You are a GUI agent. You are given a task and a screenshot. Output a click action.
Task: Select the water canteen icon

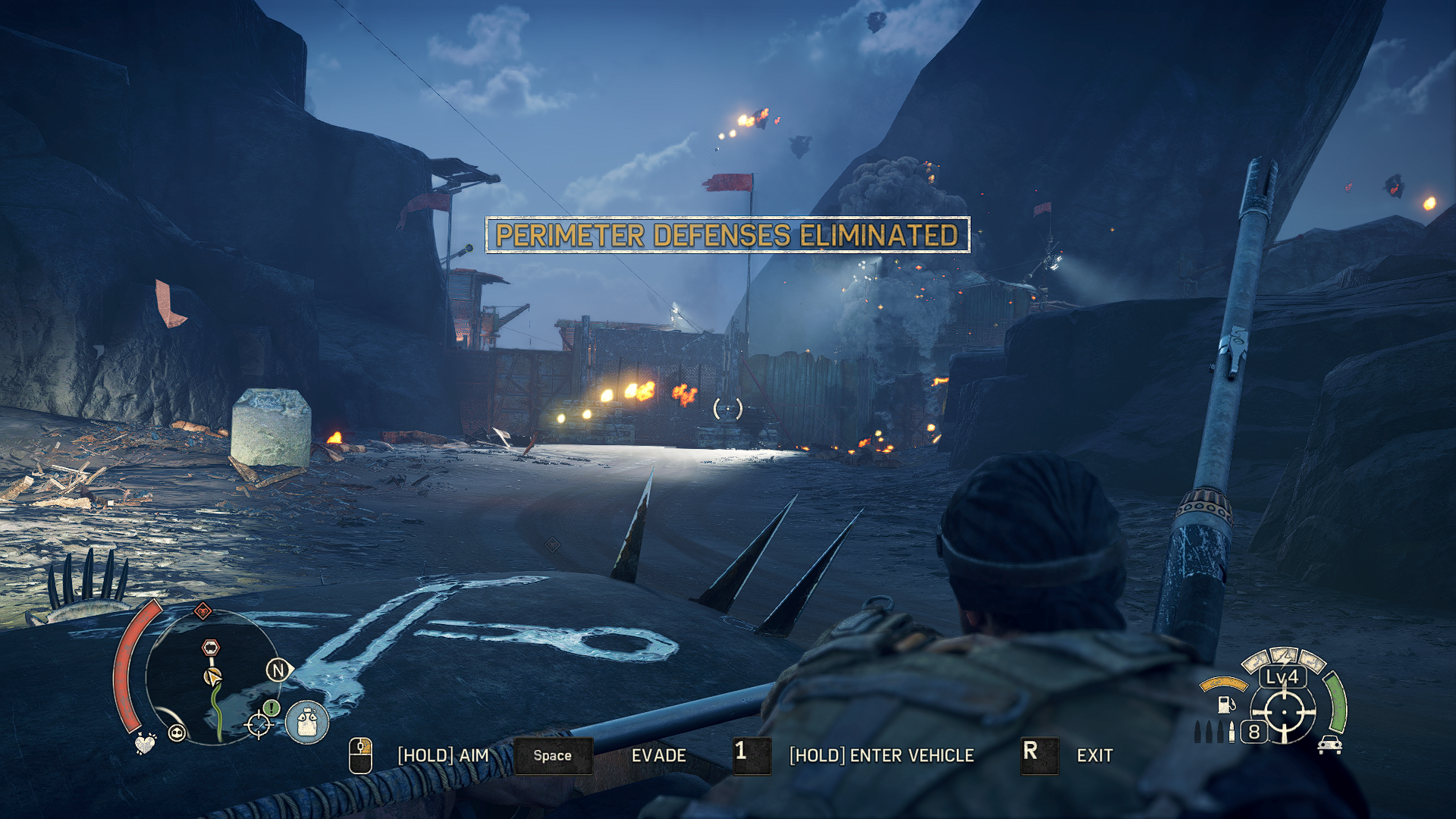pos(307,721)
